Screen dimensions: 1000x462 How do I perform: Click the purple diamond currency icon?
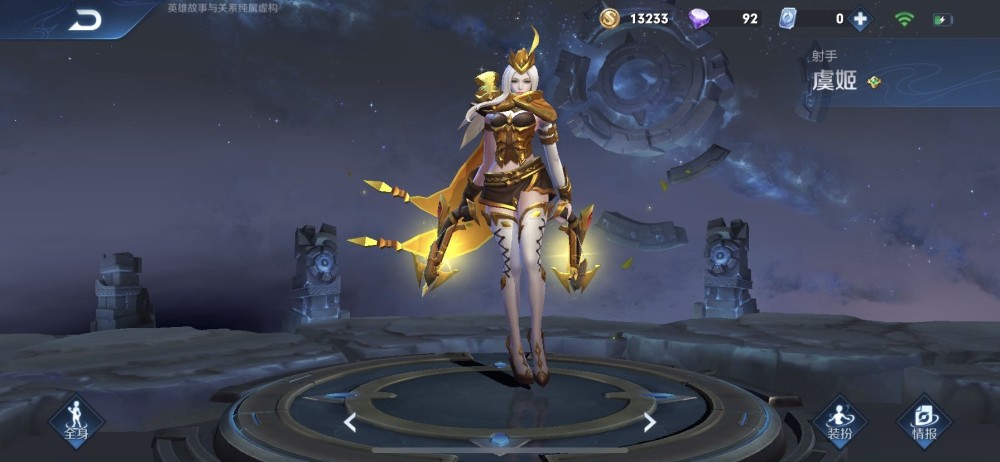700,18
